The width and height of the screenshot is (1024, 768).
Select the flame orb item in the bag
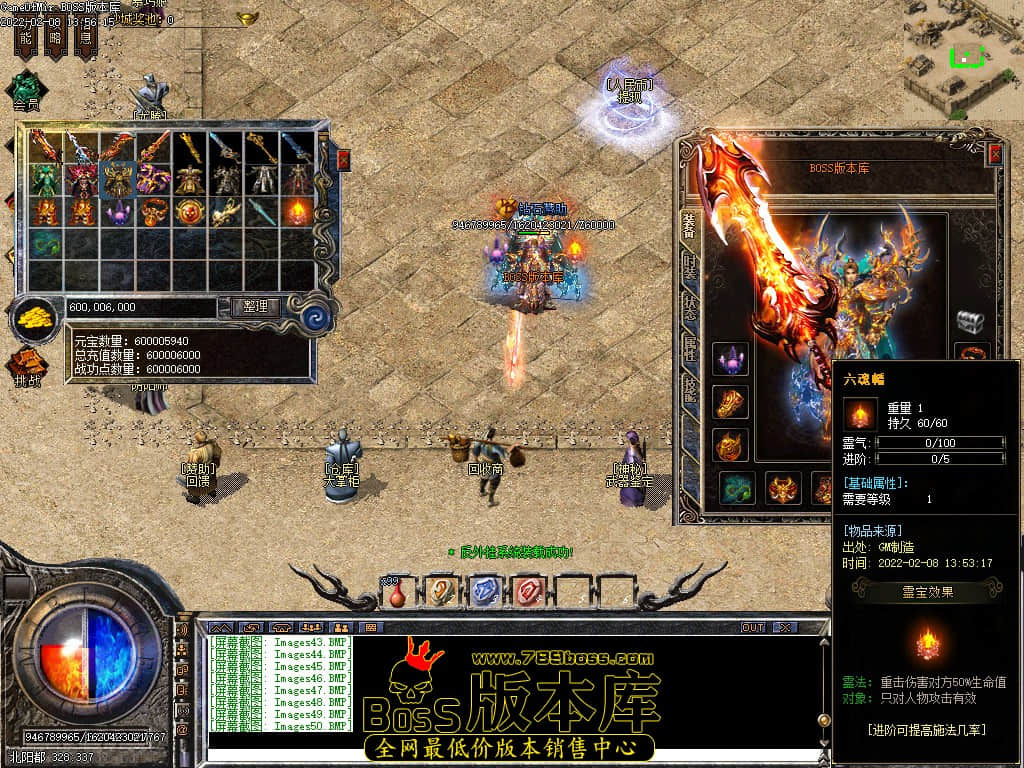pyautogui.click(x=297, y=211)
